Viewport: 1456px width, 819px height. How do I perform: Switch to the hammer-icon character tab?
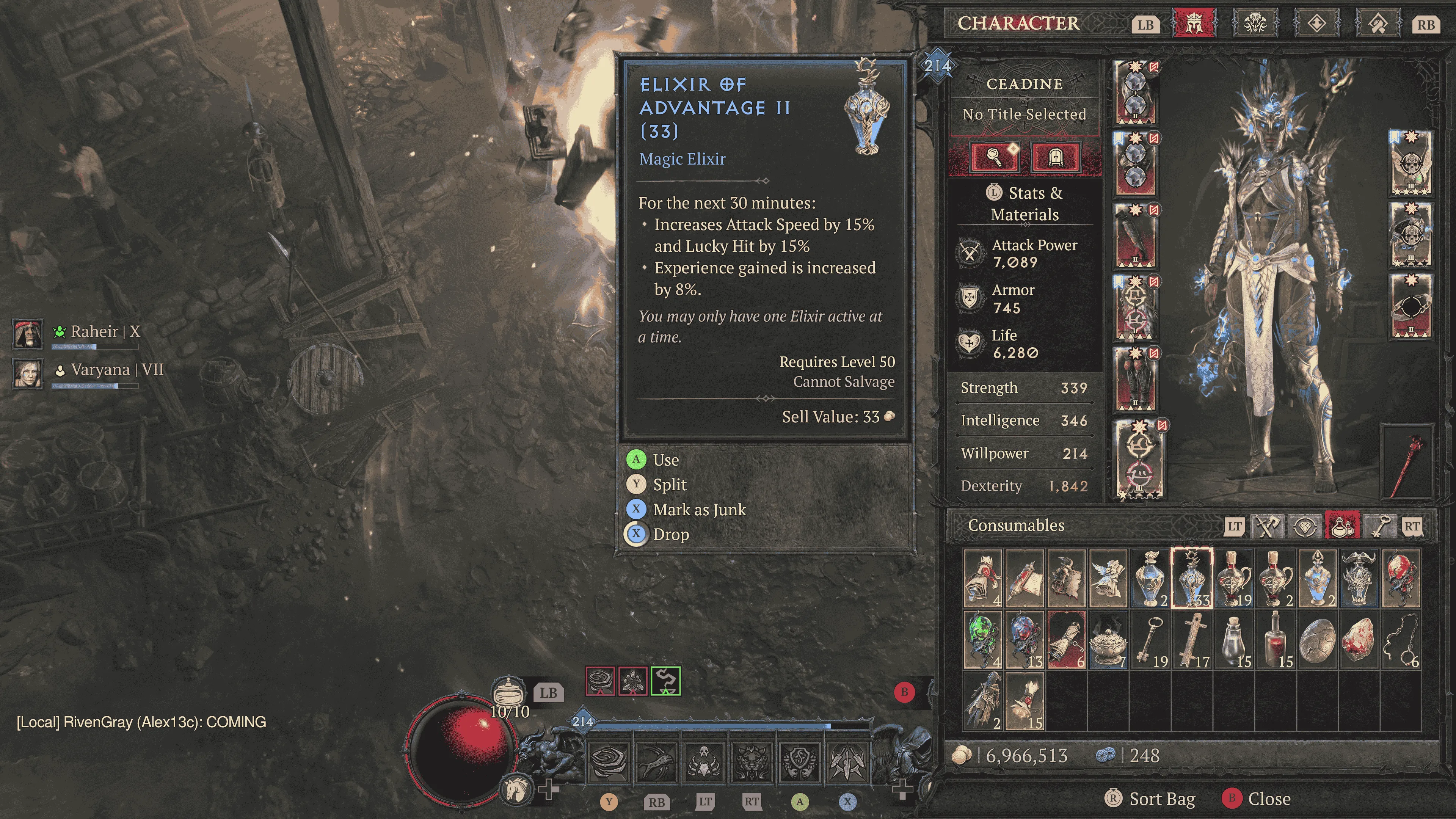pyautogui.click(x=1378, y=24)
